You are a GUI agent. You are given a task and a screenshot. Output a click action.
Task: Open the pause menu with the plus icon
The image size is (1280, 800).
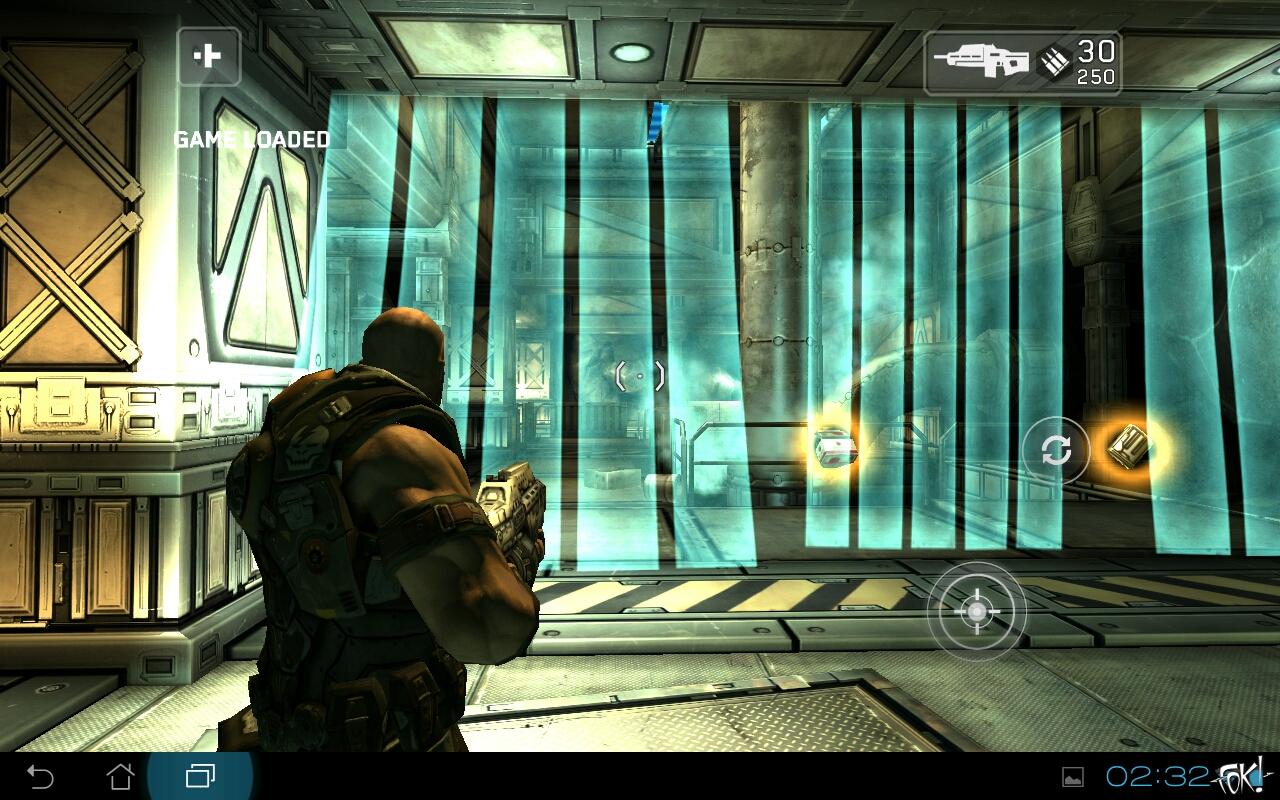209,56
